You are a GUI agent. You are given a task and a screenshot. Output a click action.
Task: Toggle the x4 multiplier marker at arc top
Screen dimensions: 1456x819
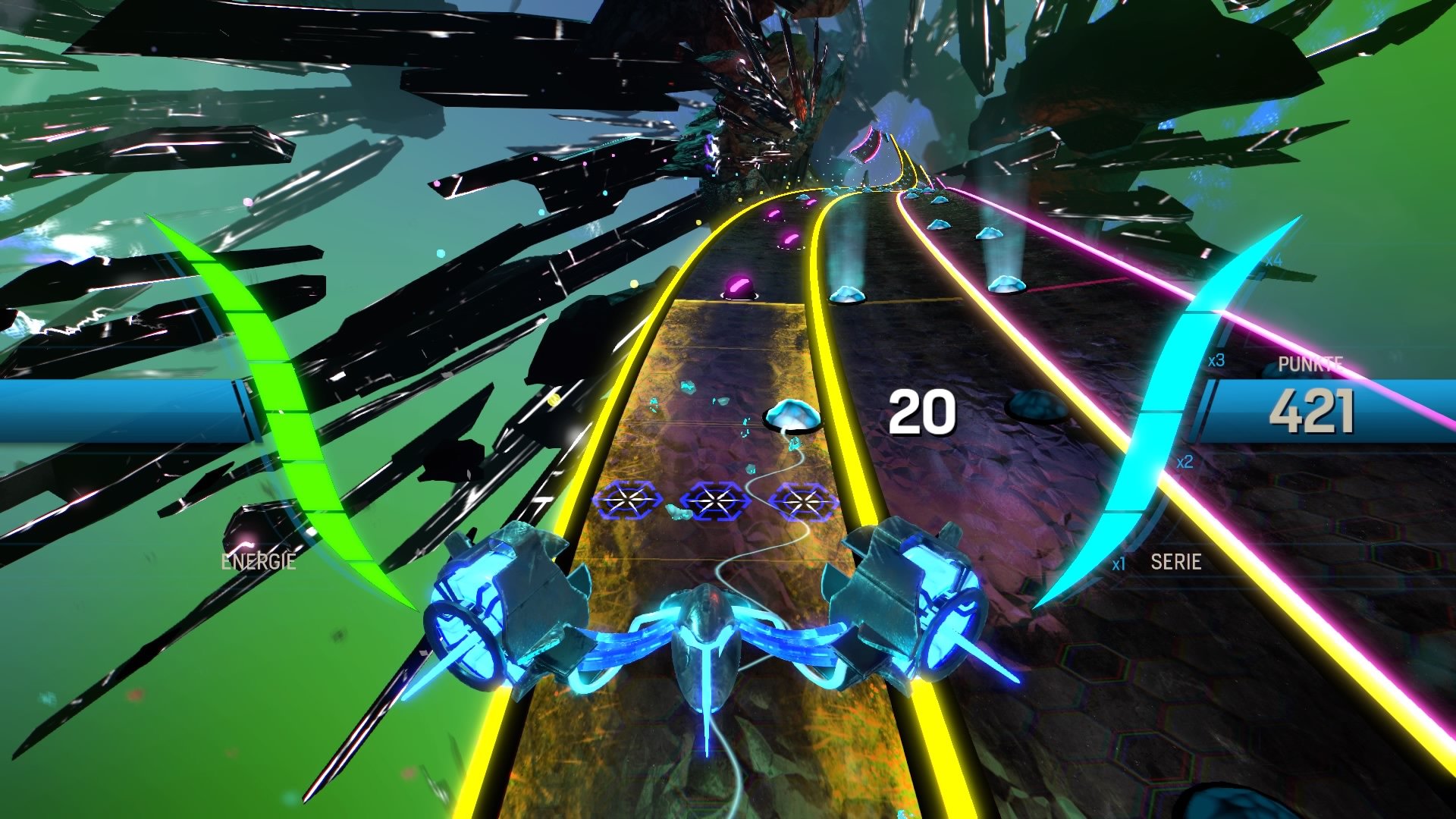(x=1273, y=259)
